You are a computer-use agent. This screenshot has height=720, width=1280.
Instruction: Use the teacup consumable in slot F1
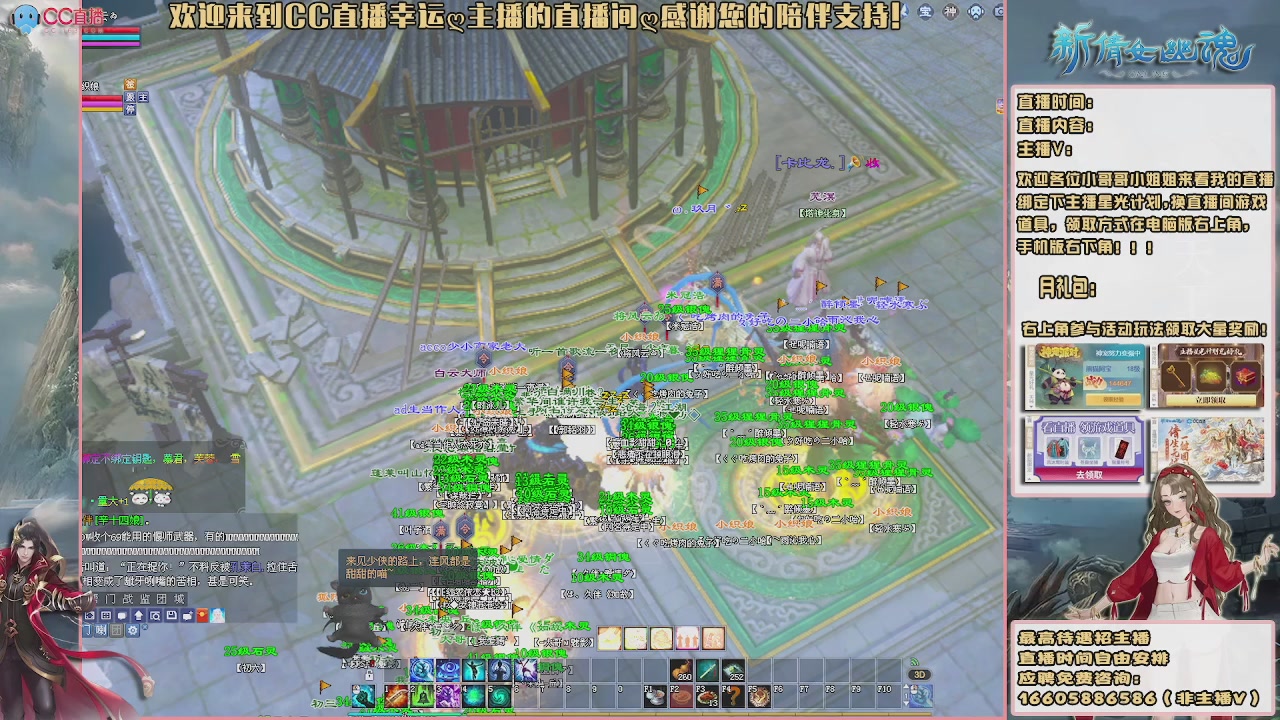(x=658, y=697)
